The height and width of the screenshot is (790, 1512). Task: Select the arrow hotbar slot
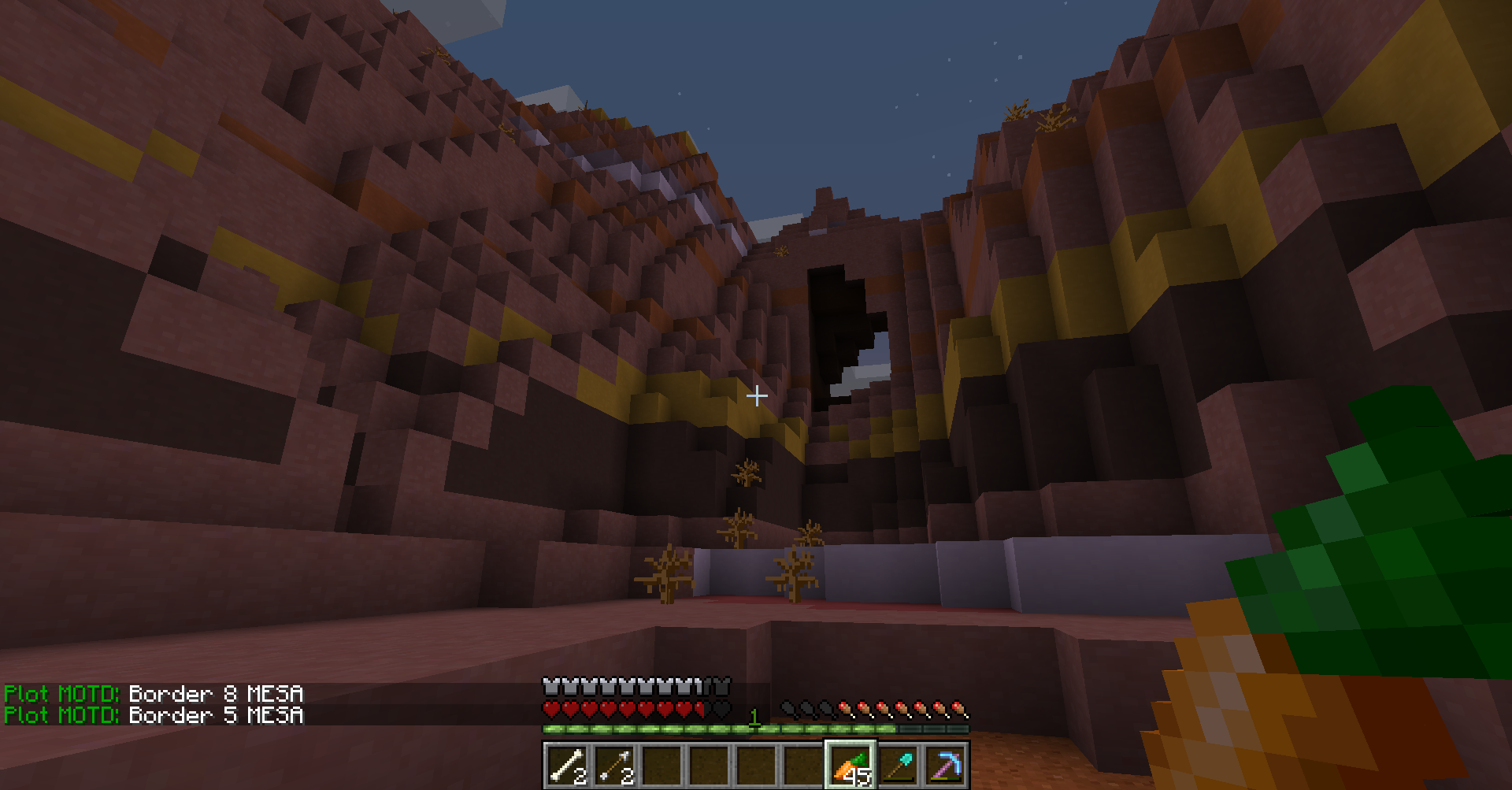tap(614, 765)
